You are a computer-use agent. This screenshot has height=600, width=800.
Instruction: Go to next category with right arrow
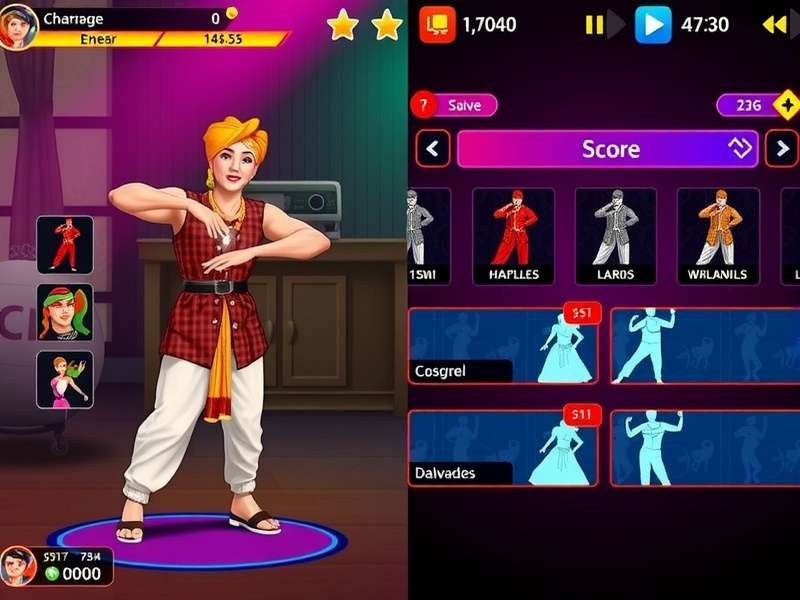tap(781, 150)
